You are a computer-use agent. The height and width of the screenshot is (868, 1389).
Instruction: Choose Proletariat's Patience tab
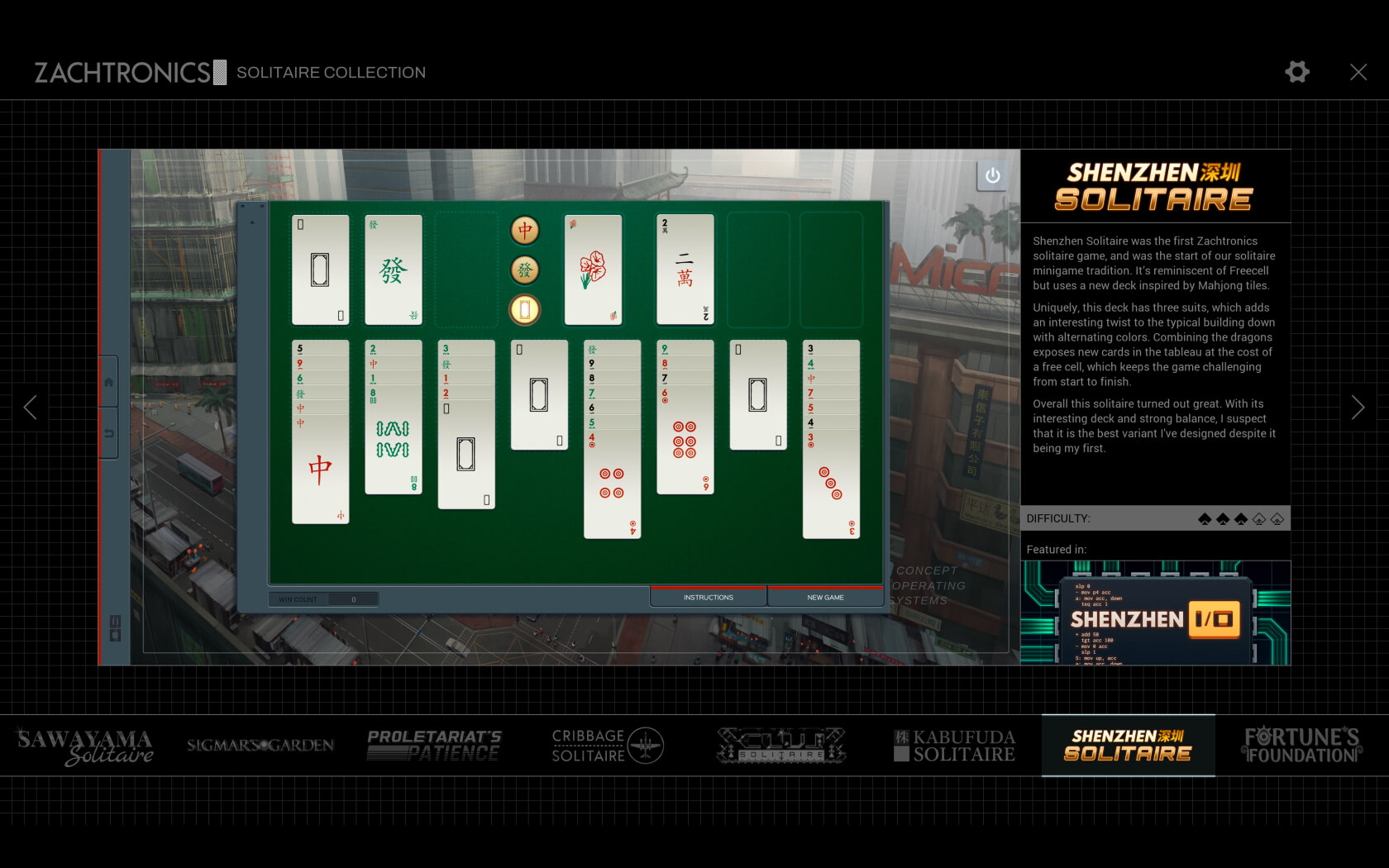434,746
